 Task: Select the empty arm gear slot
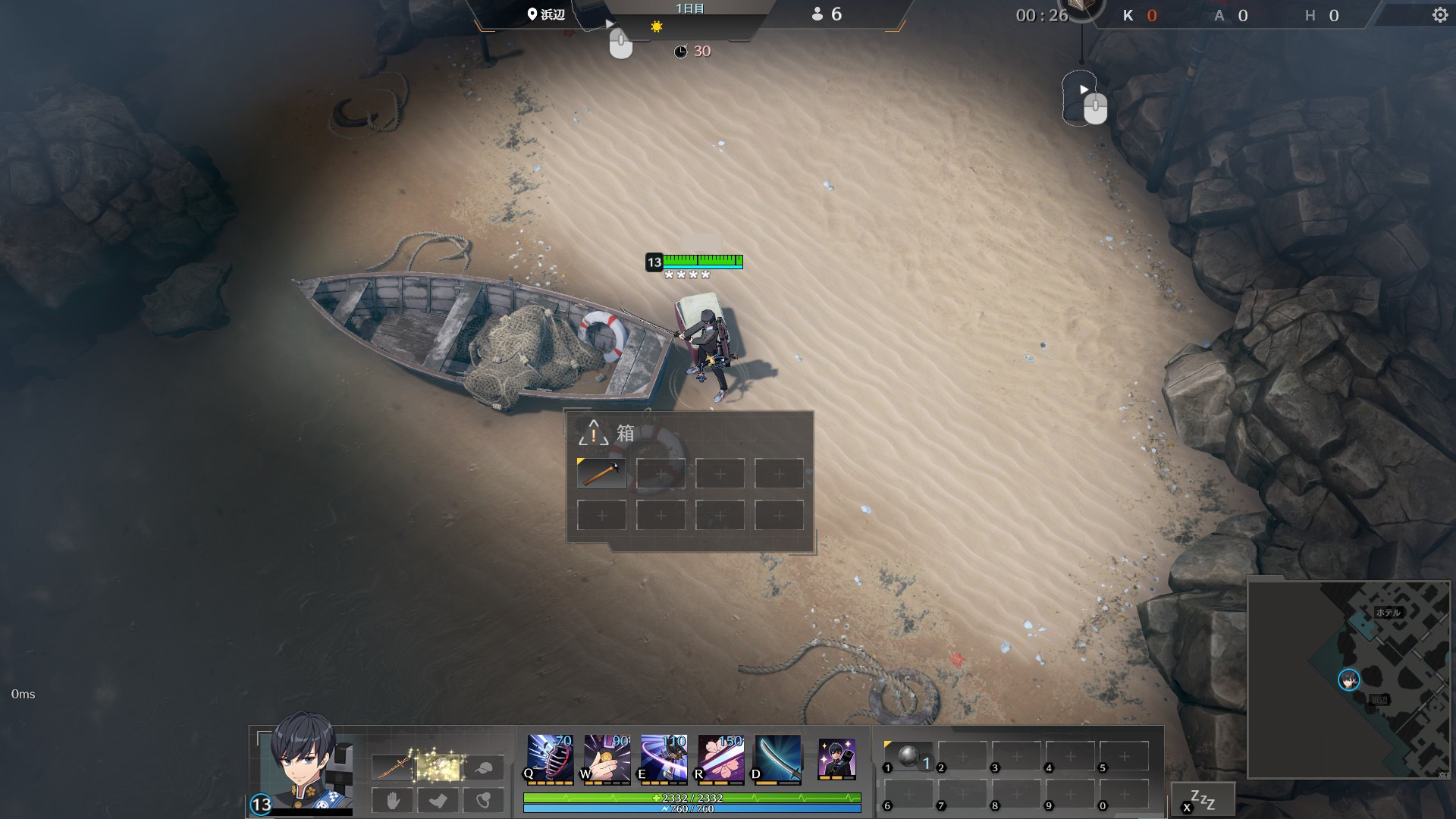(x=393, y=800)
